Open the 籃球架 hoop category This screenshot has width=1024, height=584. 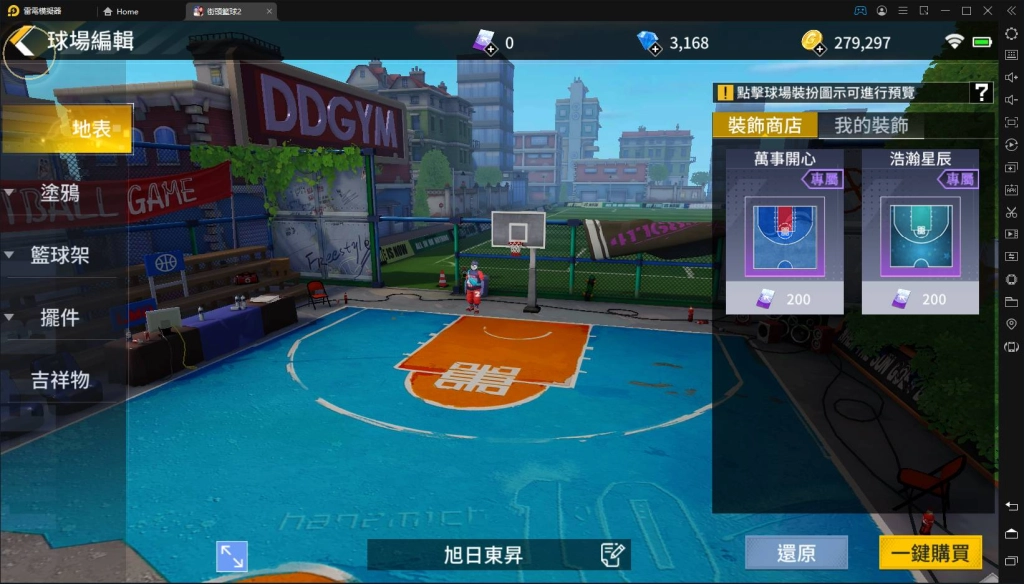coord(60,256)
